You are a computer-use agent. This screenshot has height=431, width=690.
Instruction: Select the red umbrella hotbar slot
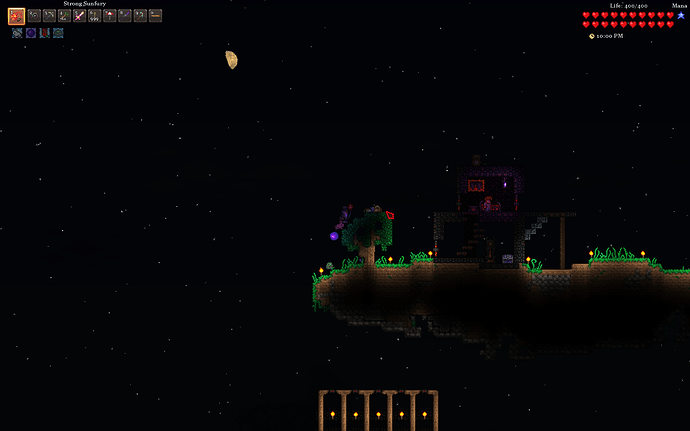(110, 16)
